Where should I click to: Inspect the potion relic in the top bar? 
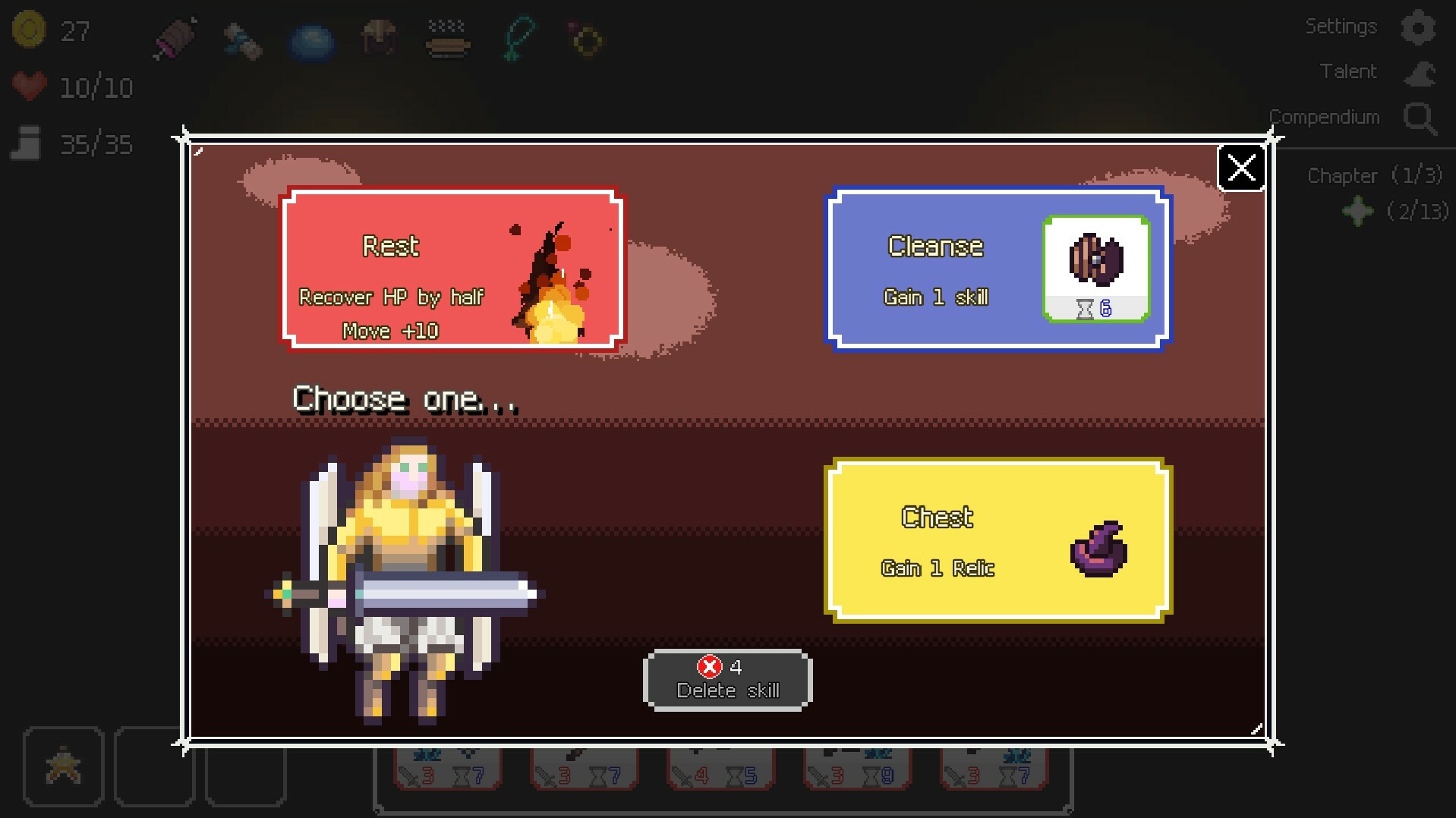pos(243,38)
